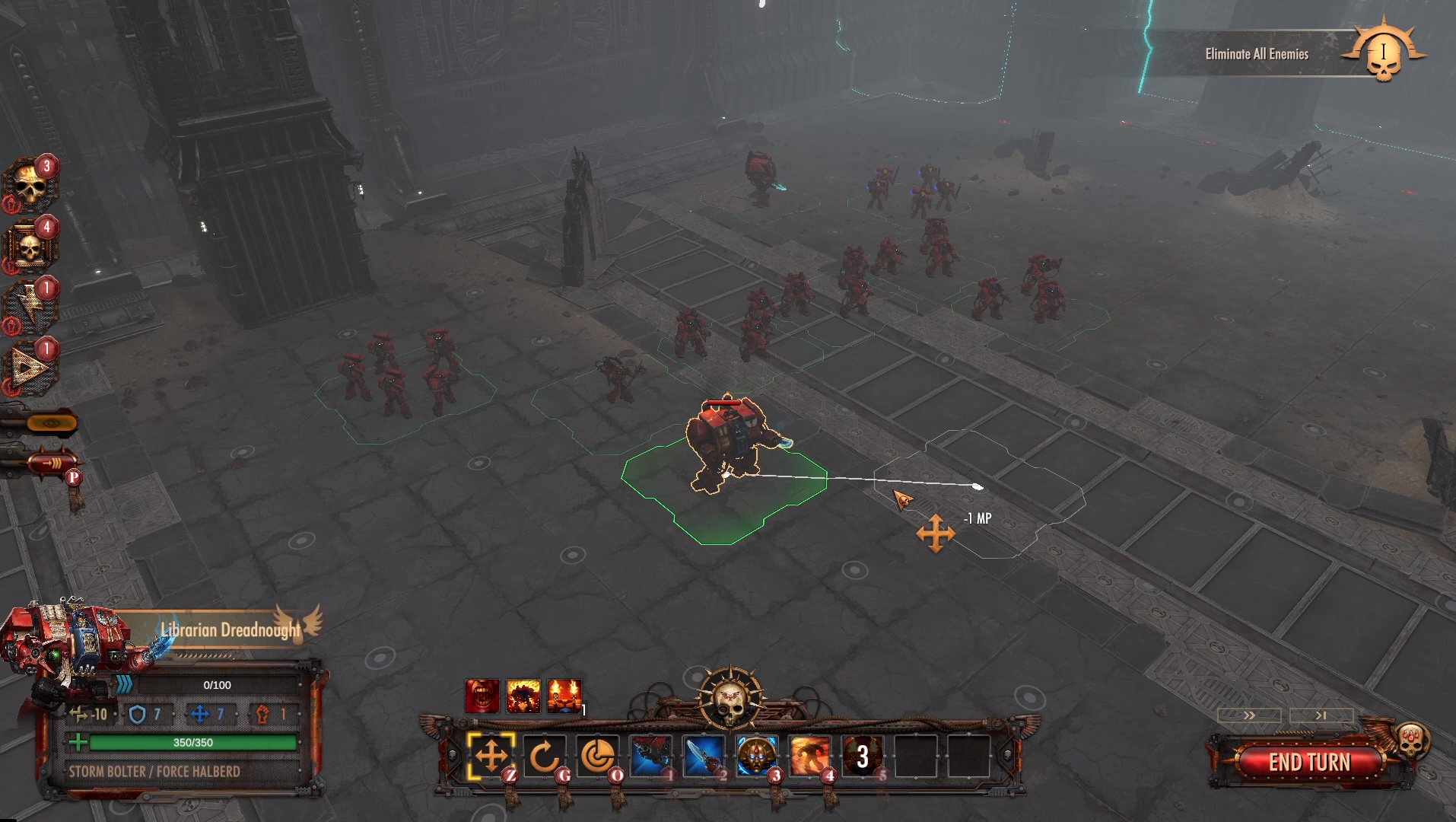This screenshot has height=822, width=1456.
Task: Fire the storm bolter weapon ability
Action: 650,757
